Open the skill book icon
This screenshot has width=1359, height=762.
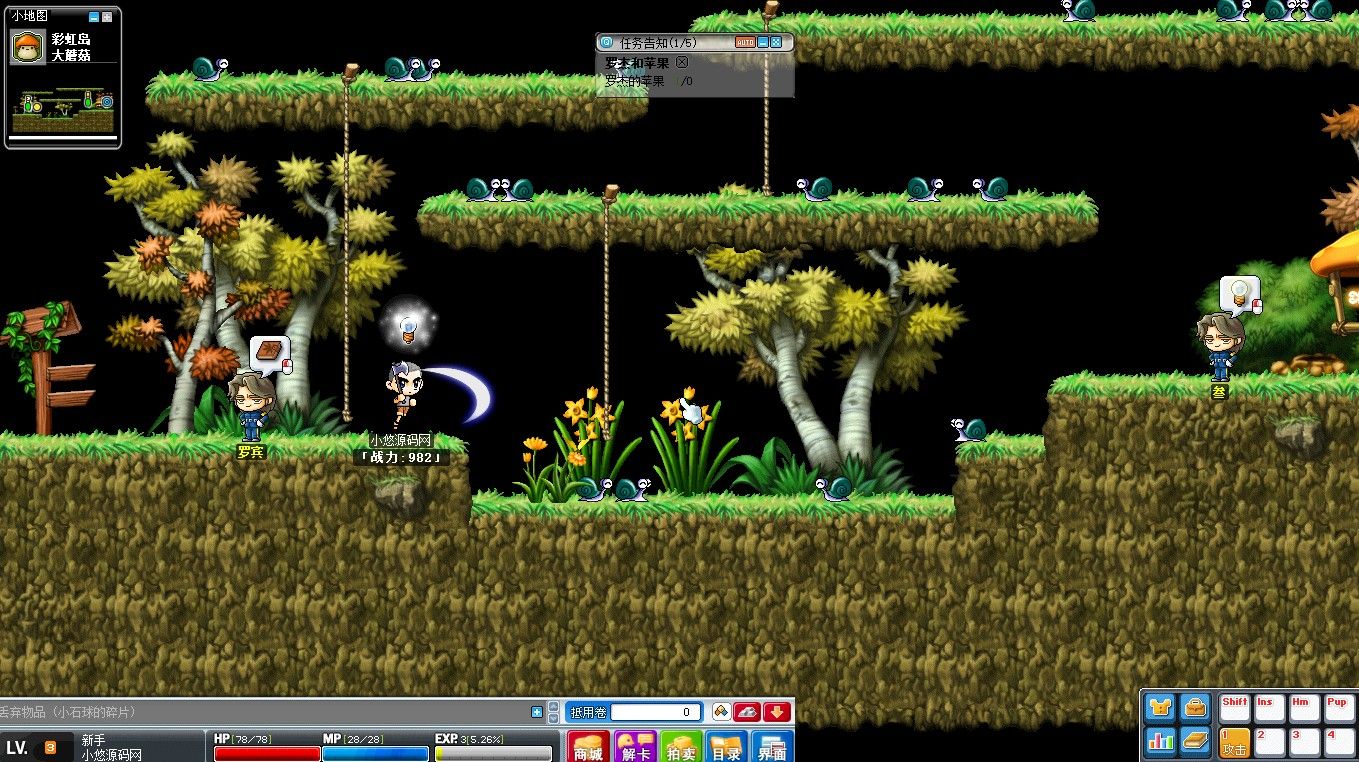click(1195, 741)
